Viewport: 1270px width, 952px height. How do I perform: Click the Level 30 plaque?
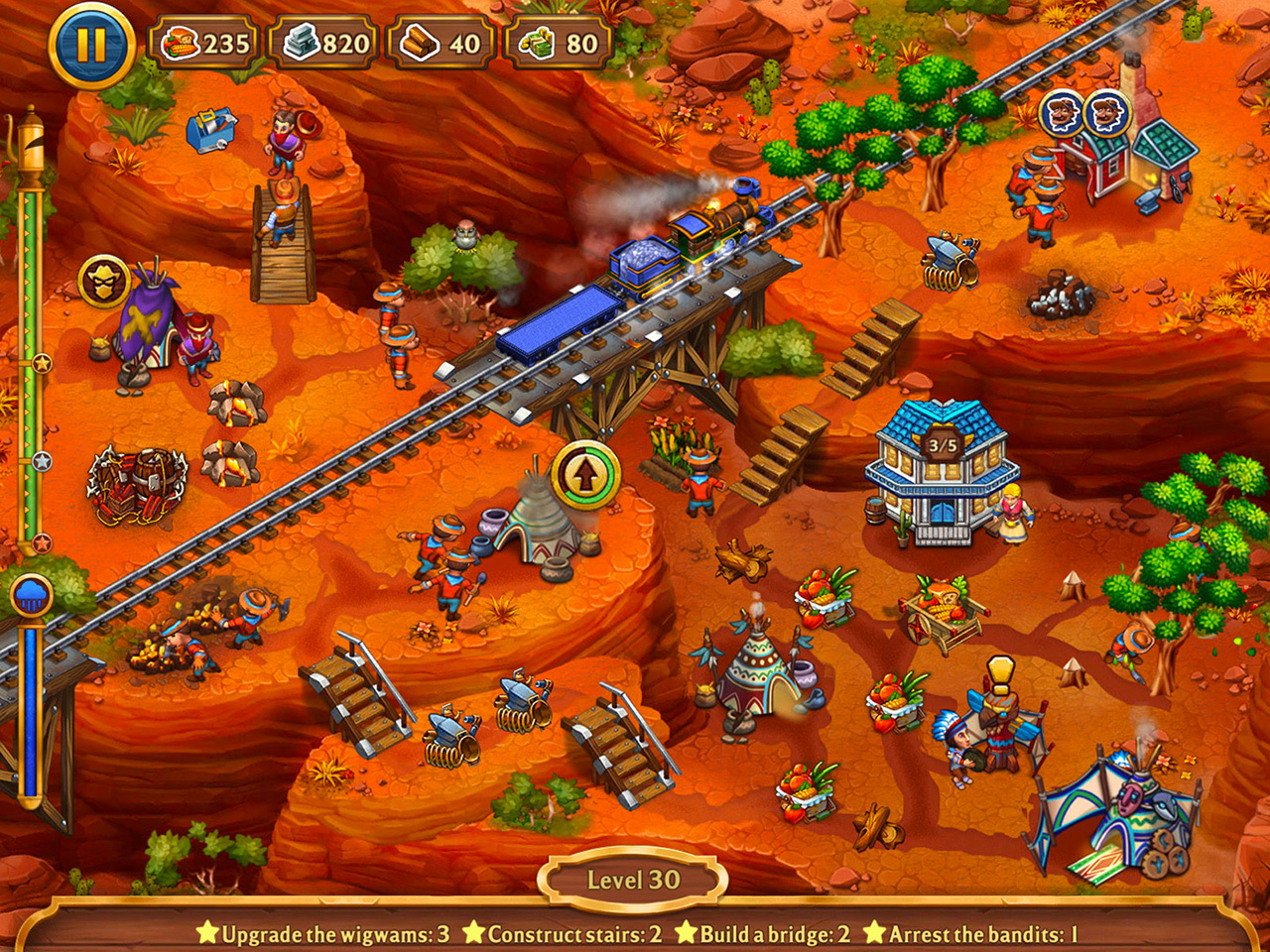pos(634,877)
